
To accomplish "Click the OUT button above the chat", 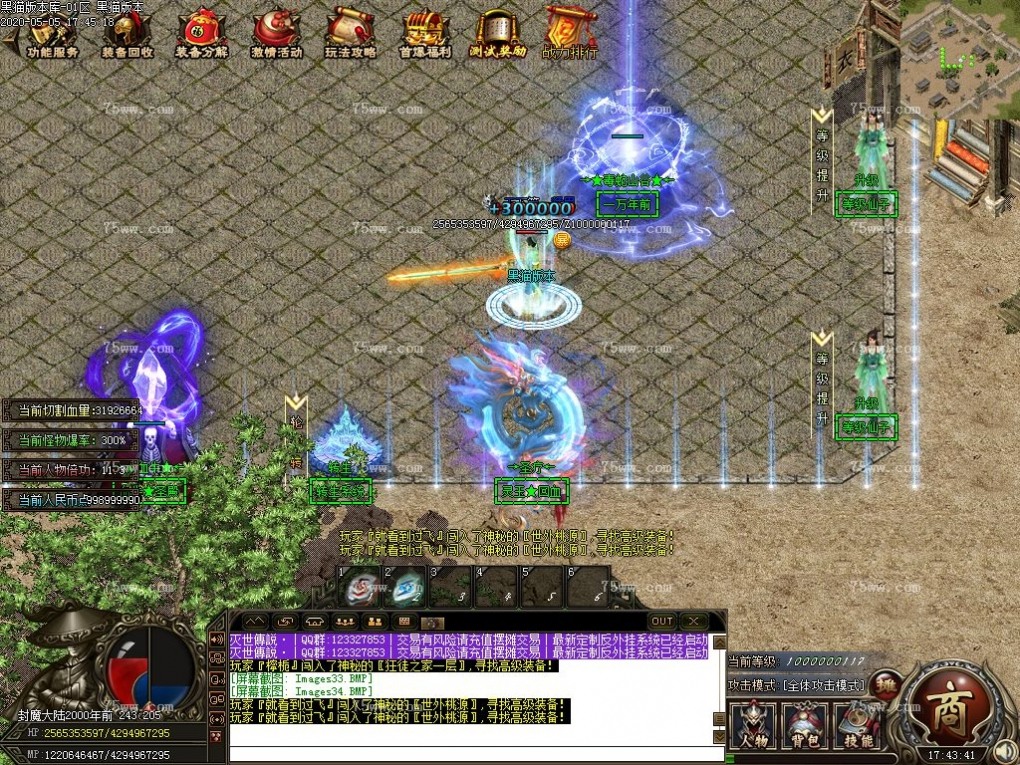I will [662, 621].
